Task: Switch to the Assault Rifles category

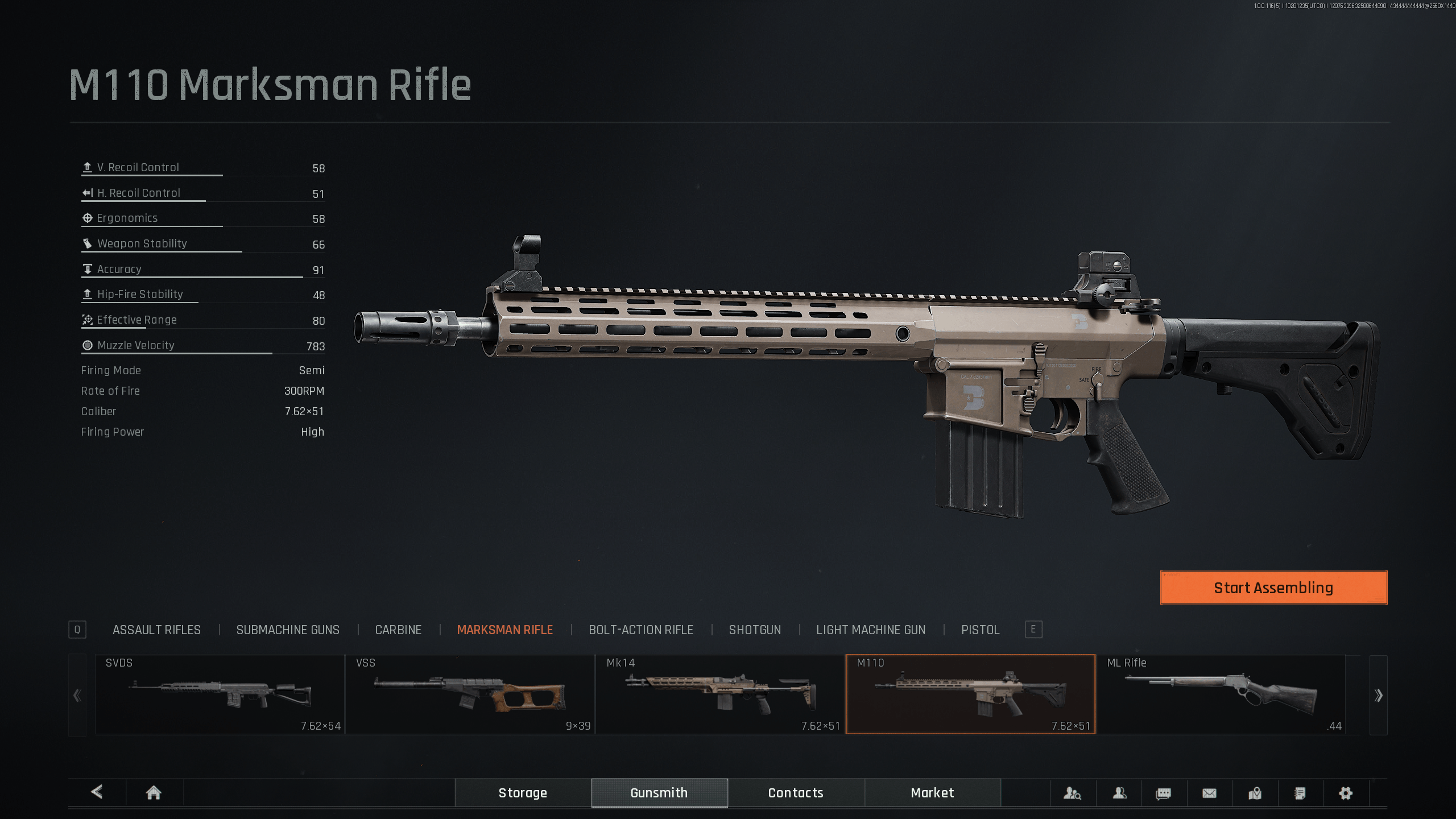Action: (x=156, y=630)
